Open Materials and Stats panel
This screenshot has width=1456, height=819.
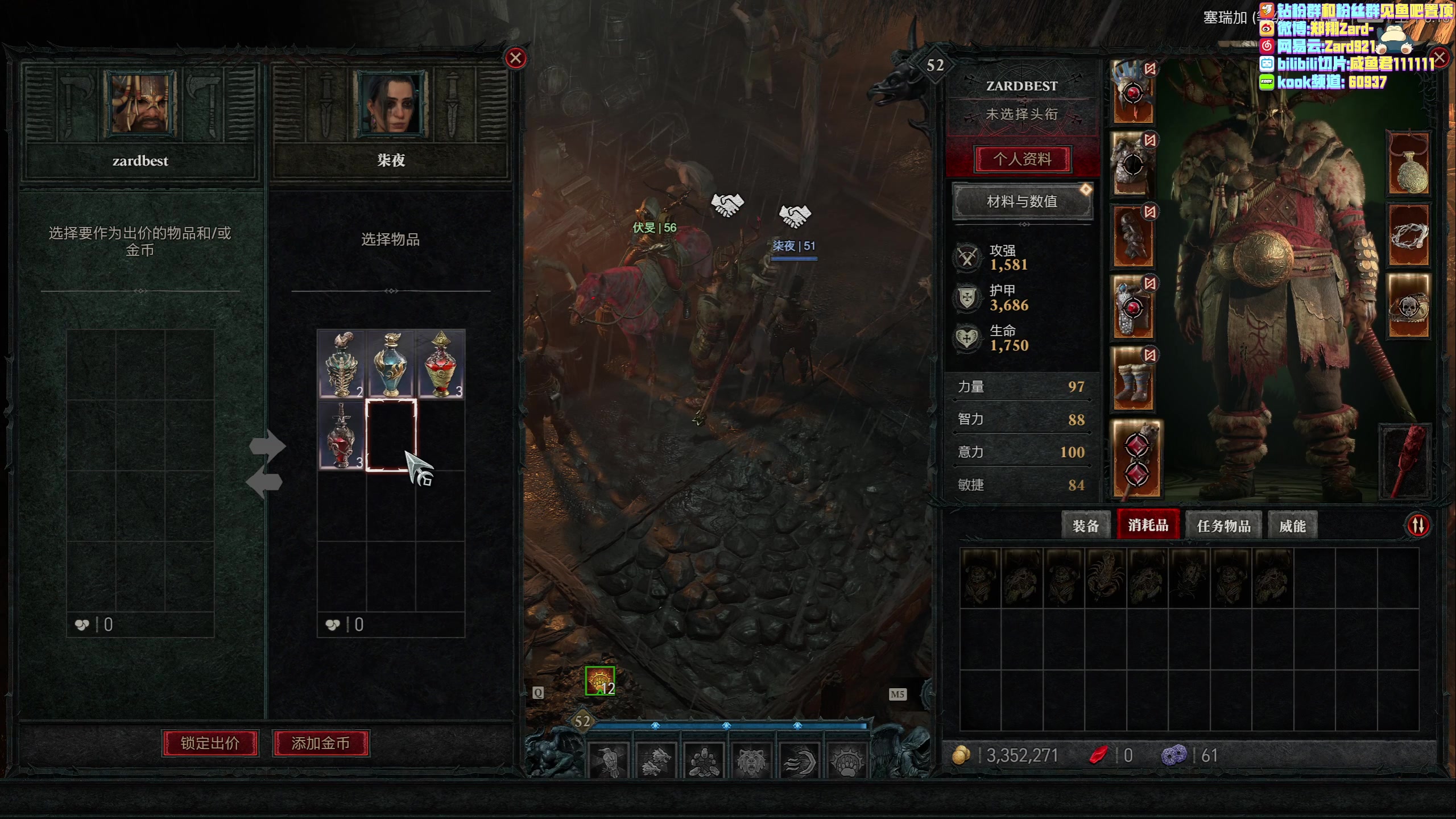pyautogui.click(x=1022, y=201)
